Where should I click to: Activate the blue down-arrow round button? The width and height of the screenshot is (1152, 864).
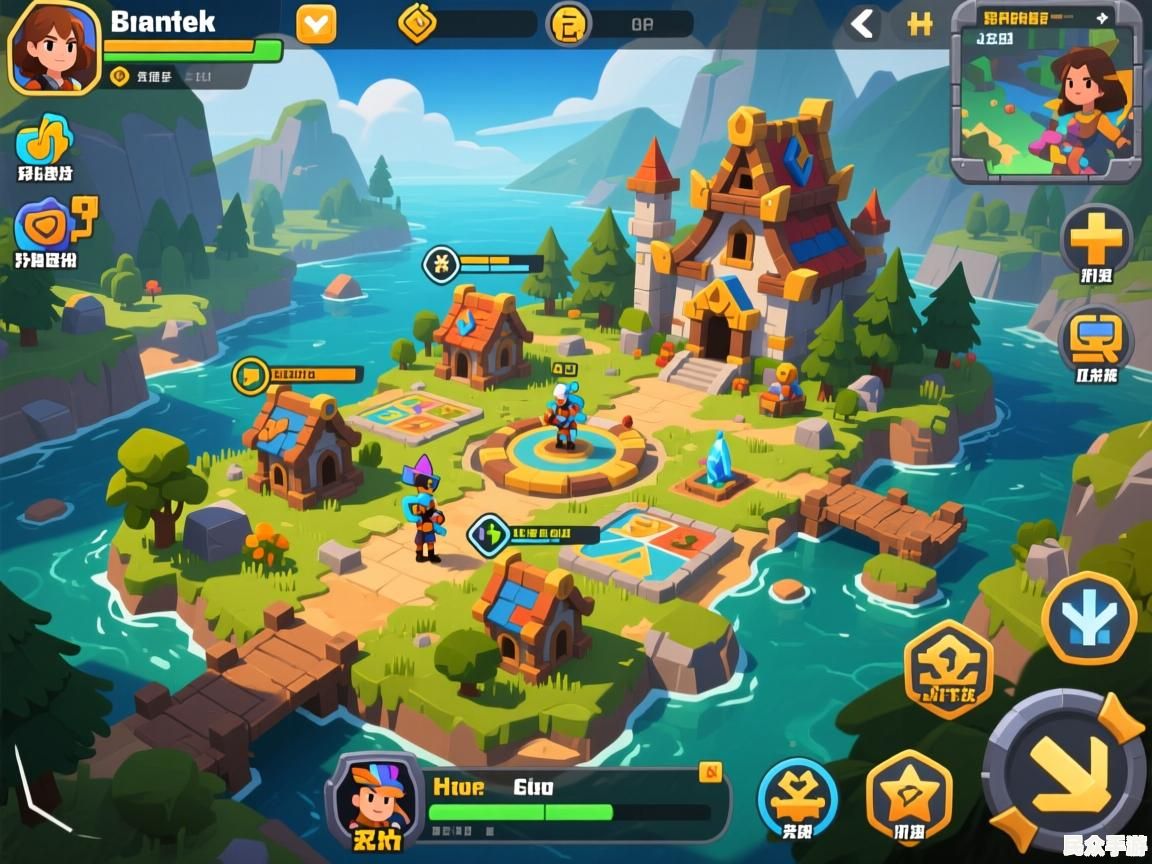[1088, 617]
